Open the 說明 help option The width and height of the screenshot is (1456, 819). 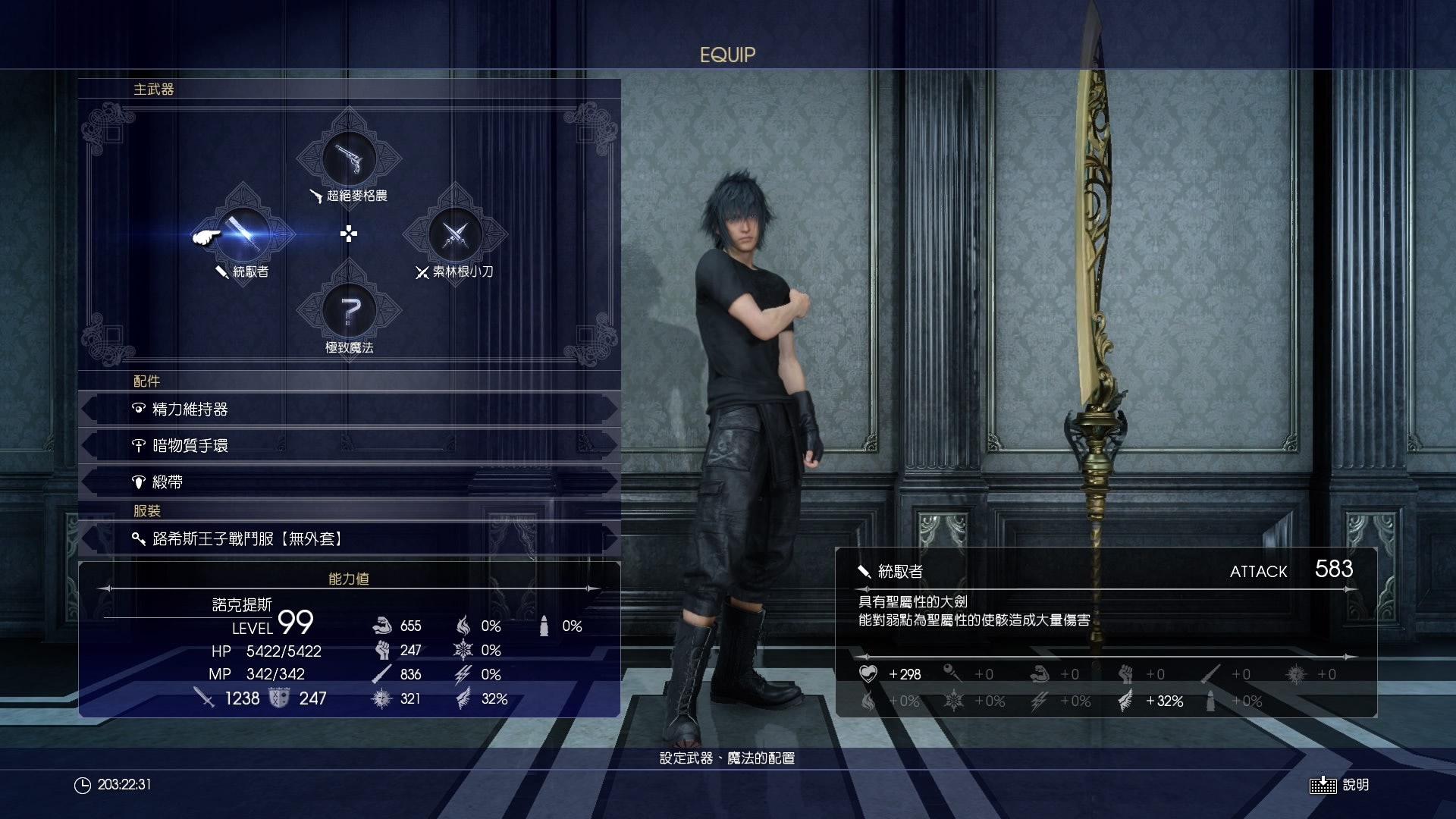(x=1340, y=785)
